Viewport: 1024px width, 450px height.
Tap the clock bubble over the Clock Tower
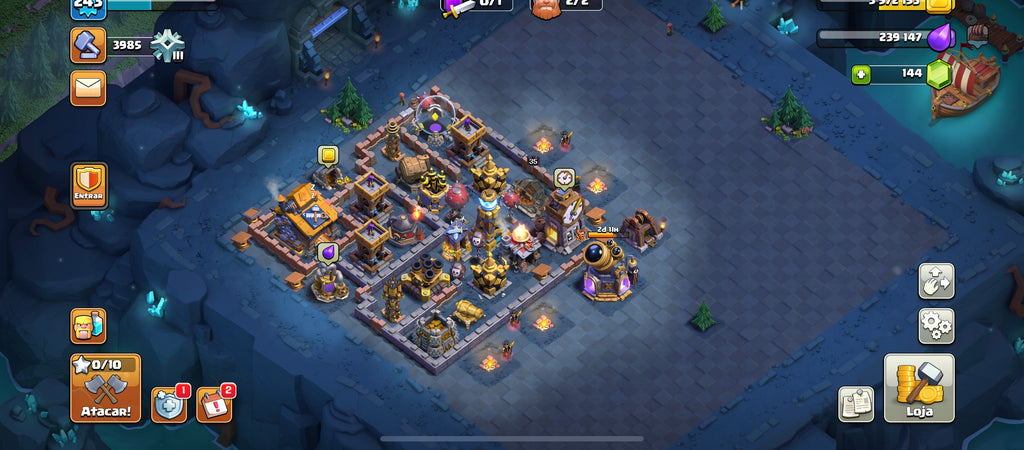[x=564, y=177]
